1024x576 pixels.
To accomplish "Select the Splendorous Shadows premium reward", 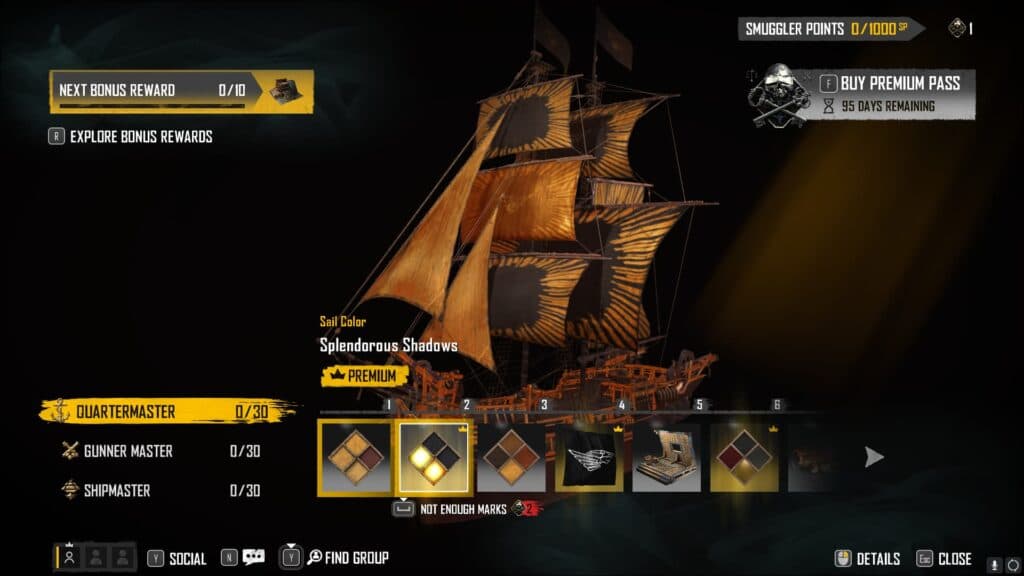I will click(433, 456).
